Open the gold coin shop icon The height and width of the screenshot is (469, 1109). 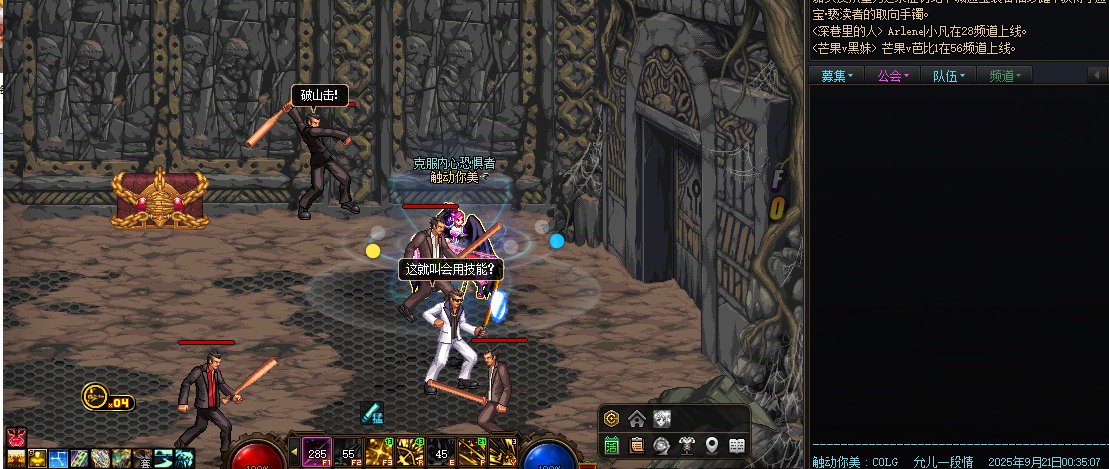pyautogui.click(x=612, y=419)
